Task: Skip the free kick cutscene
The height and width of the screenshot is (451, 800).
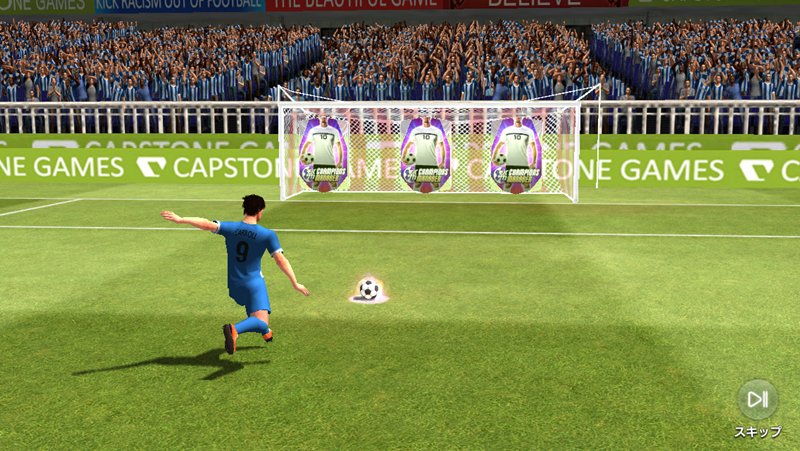Action: pyautogui.click(x=757, y=400)
